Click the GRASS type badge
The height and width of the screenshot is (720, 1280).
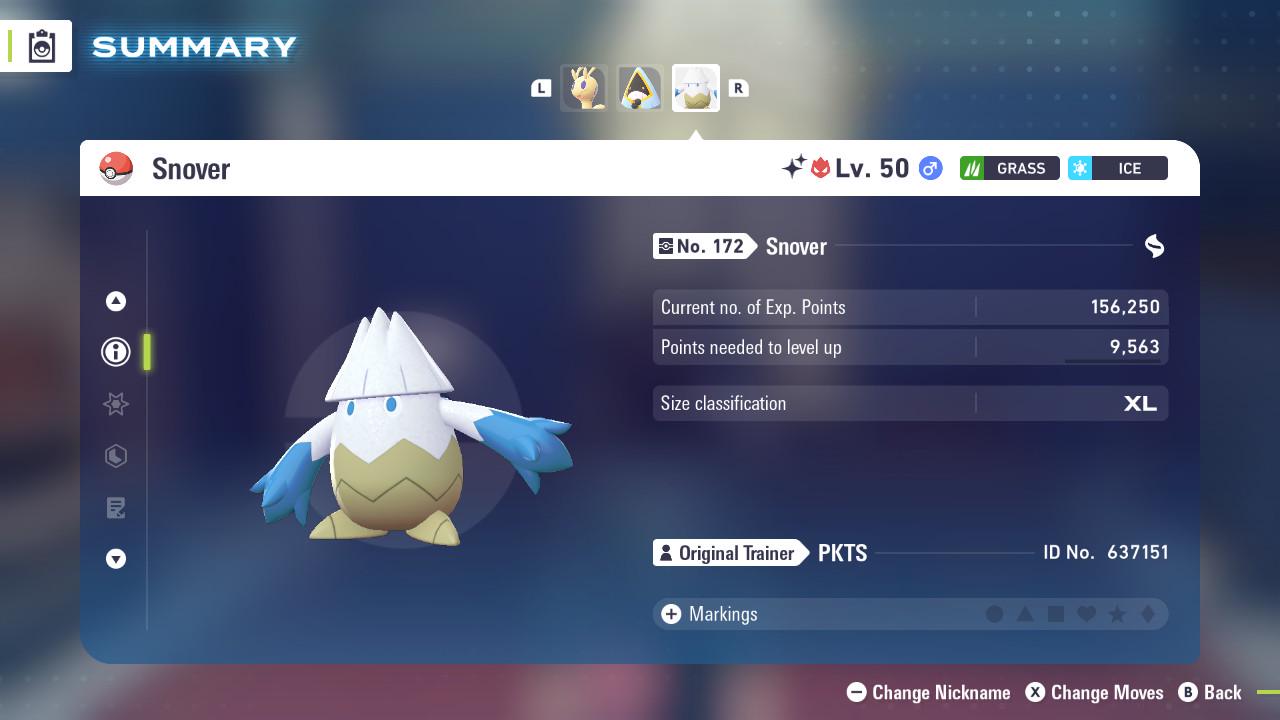[x=1008, y=168]
